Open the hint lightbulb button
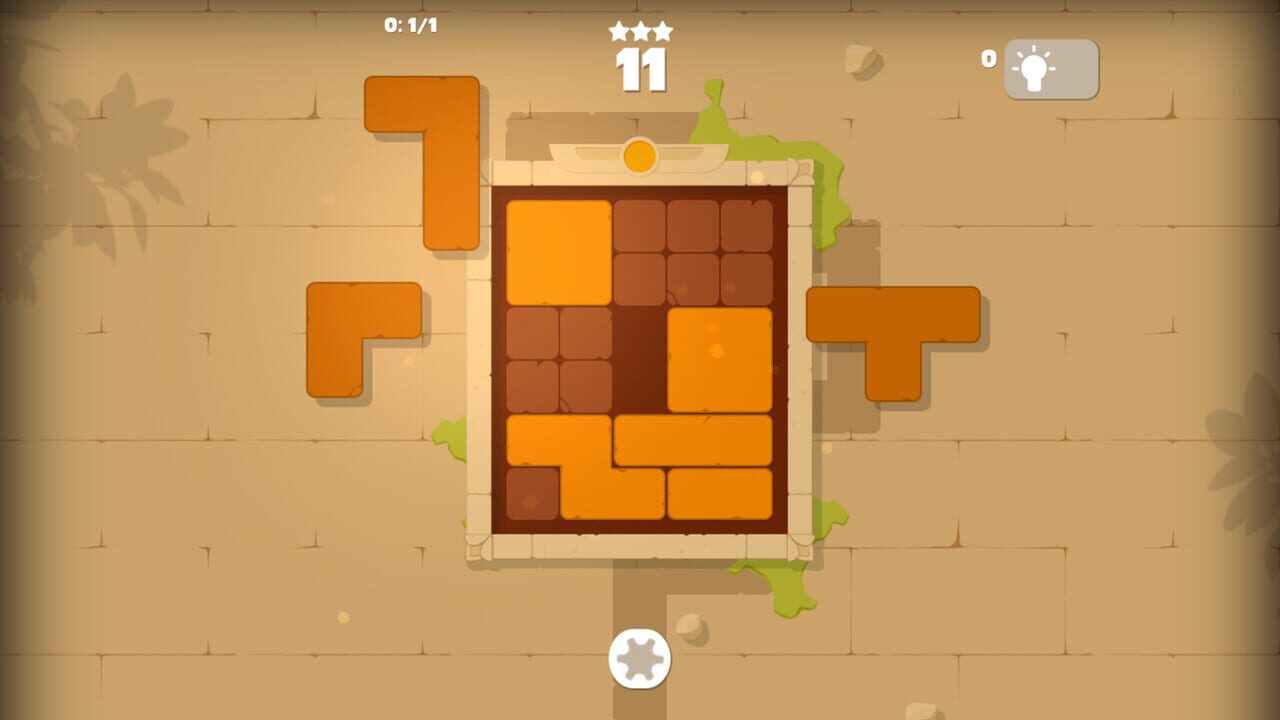 click(1048, 69)
